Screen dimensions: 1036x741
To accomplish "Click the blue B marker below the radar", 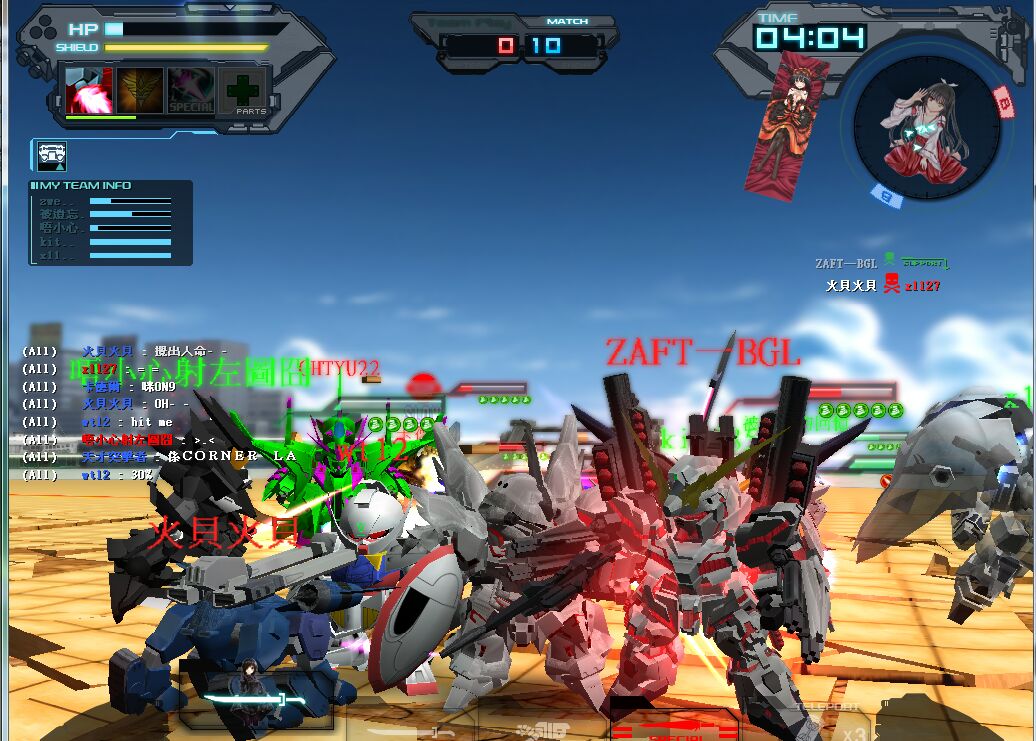I will (x=886, y=196).
